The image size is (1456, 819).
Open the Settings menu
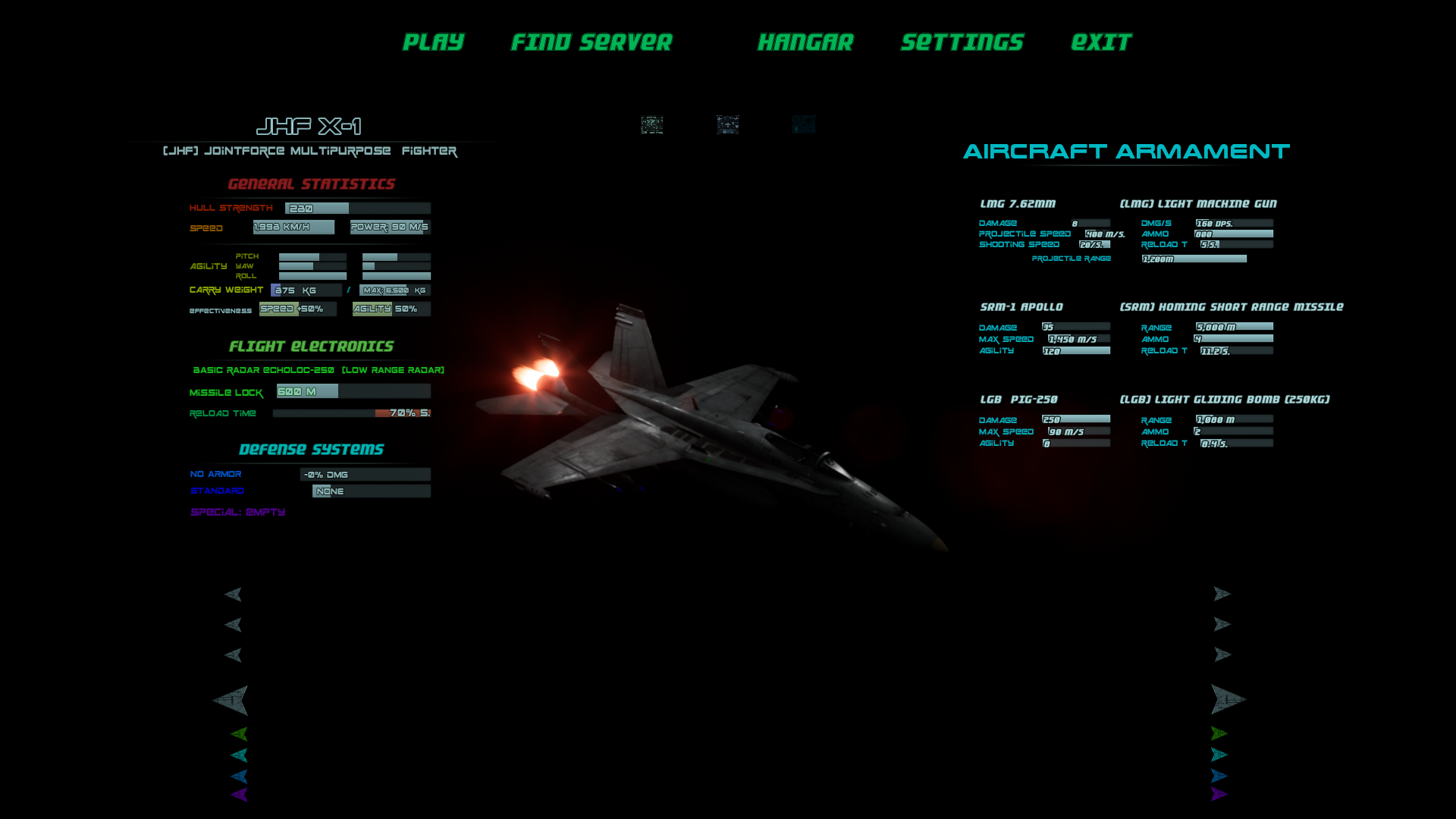pos(962,42)
